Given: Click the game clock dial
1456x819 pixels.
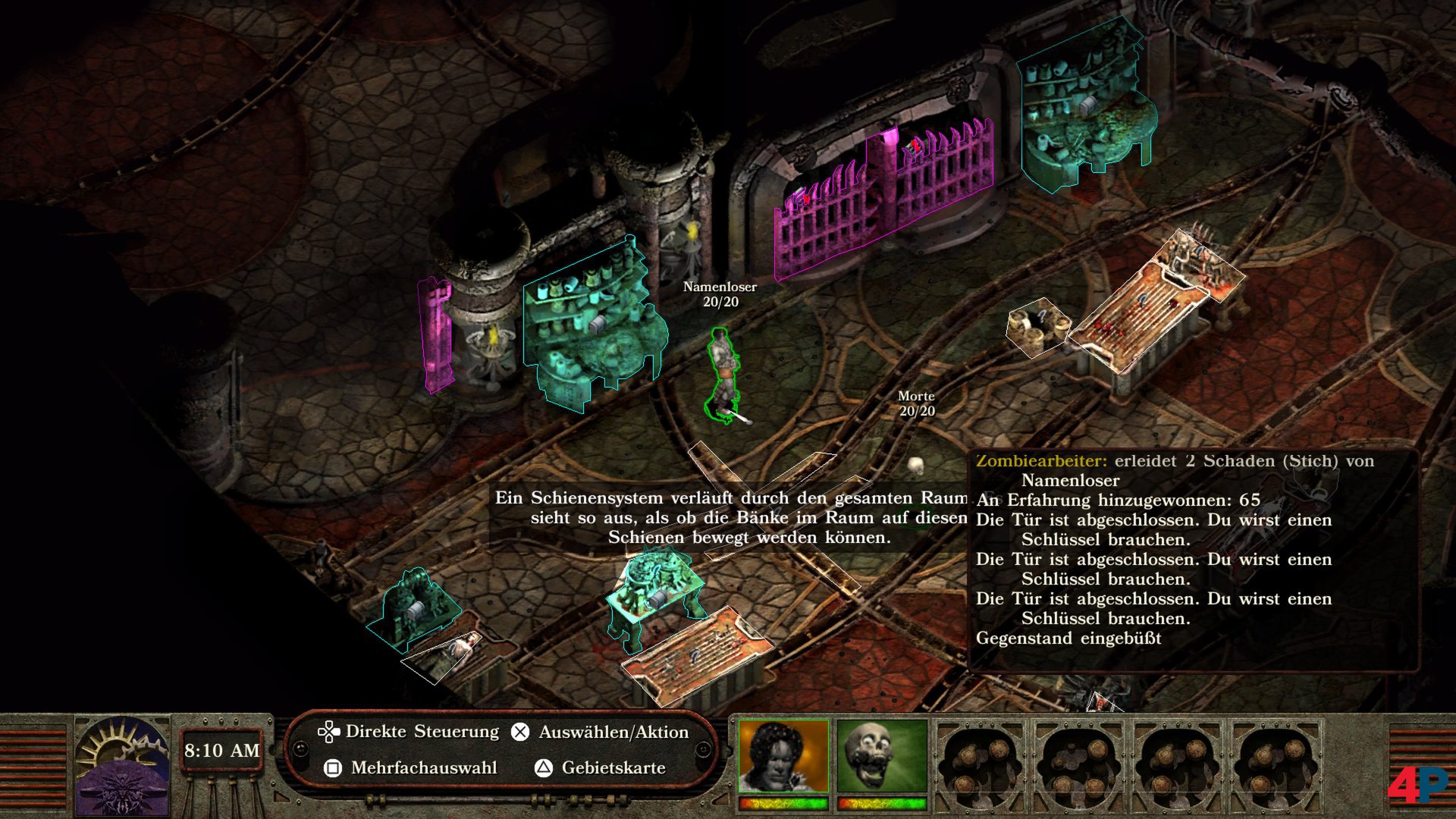Looking at the screenshot, I should click(122, 766).
